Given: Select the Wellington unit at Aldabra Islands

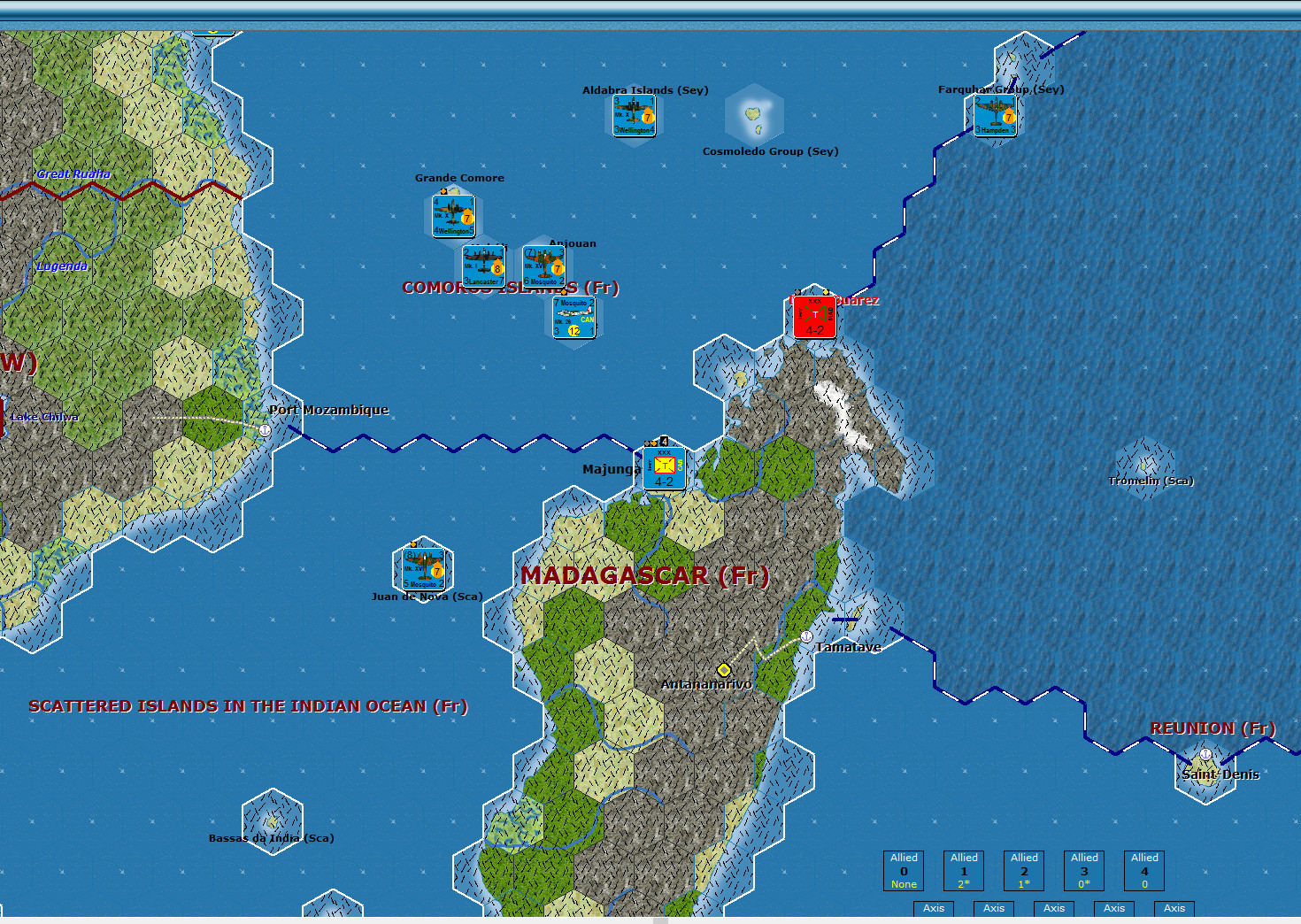Looking at the screenshot, I should coord(632,114).
